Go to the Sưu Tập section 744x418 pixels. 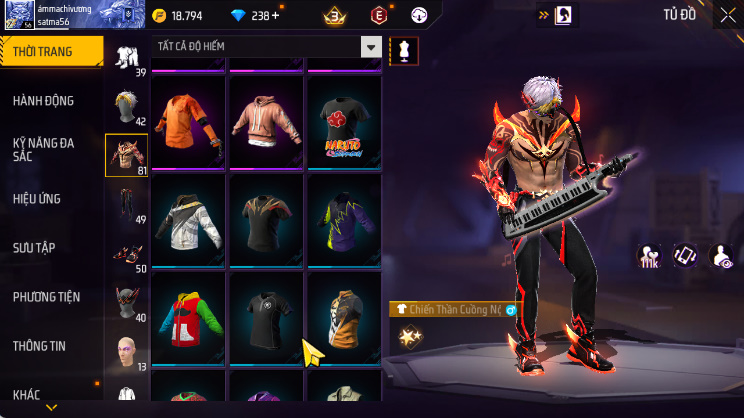34,248
